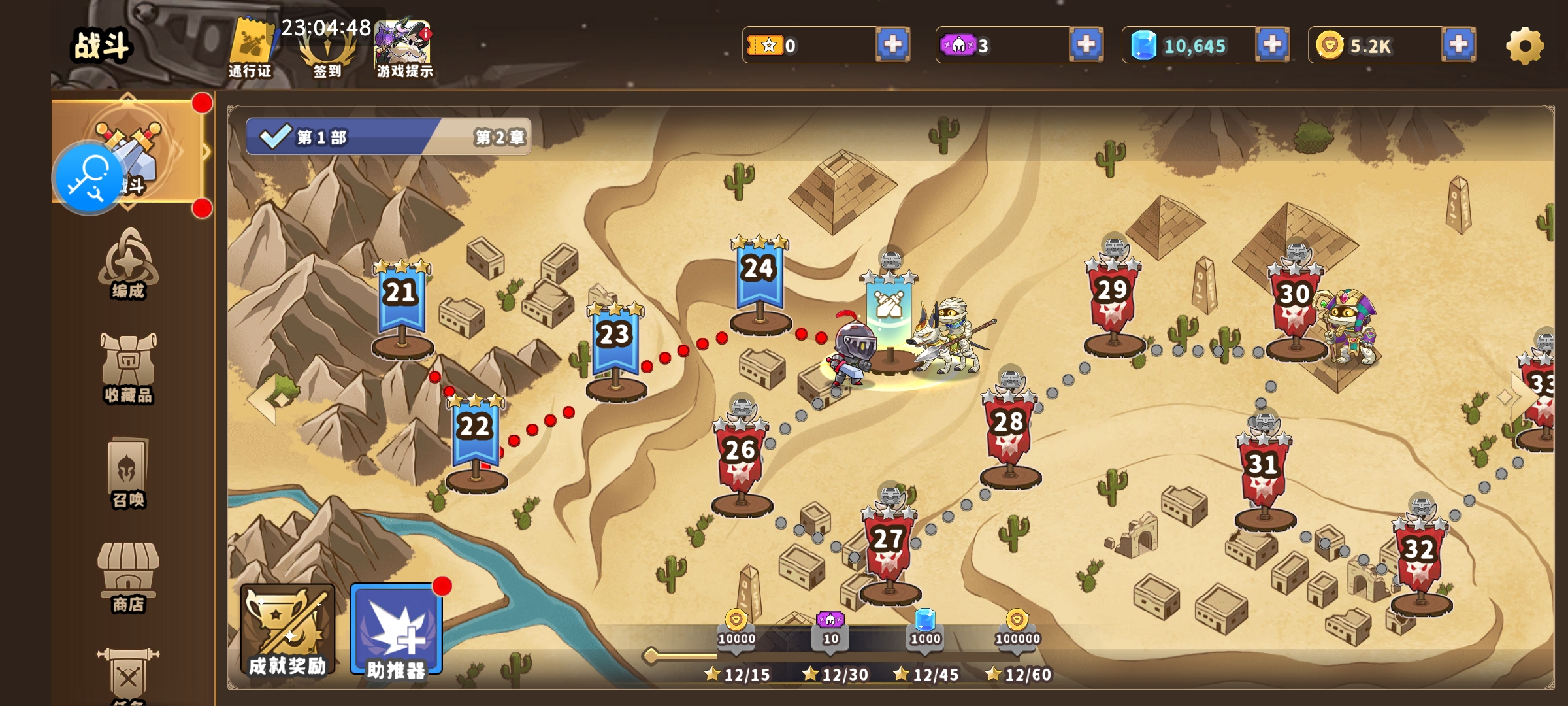Open the 收藏品 collection menu

click(128, 368)
